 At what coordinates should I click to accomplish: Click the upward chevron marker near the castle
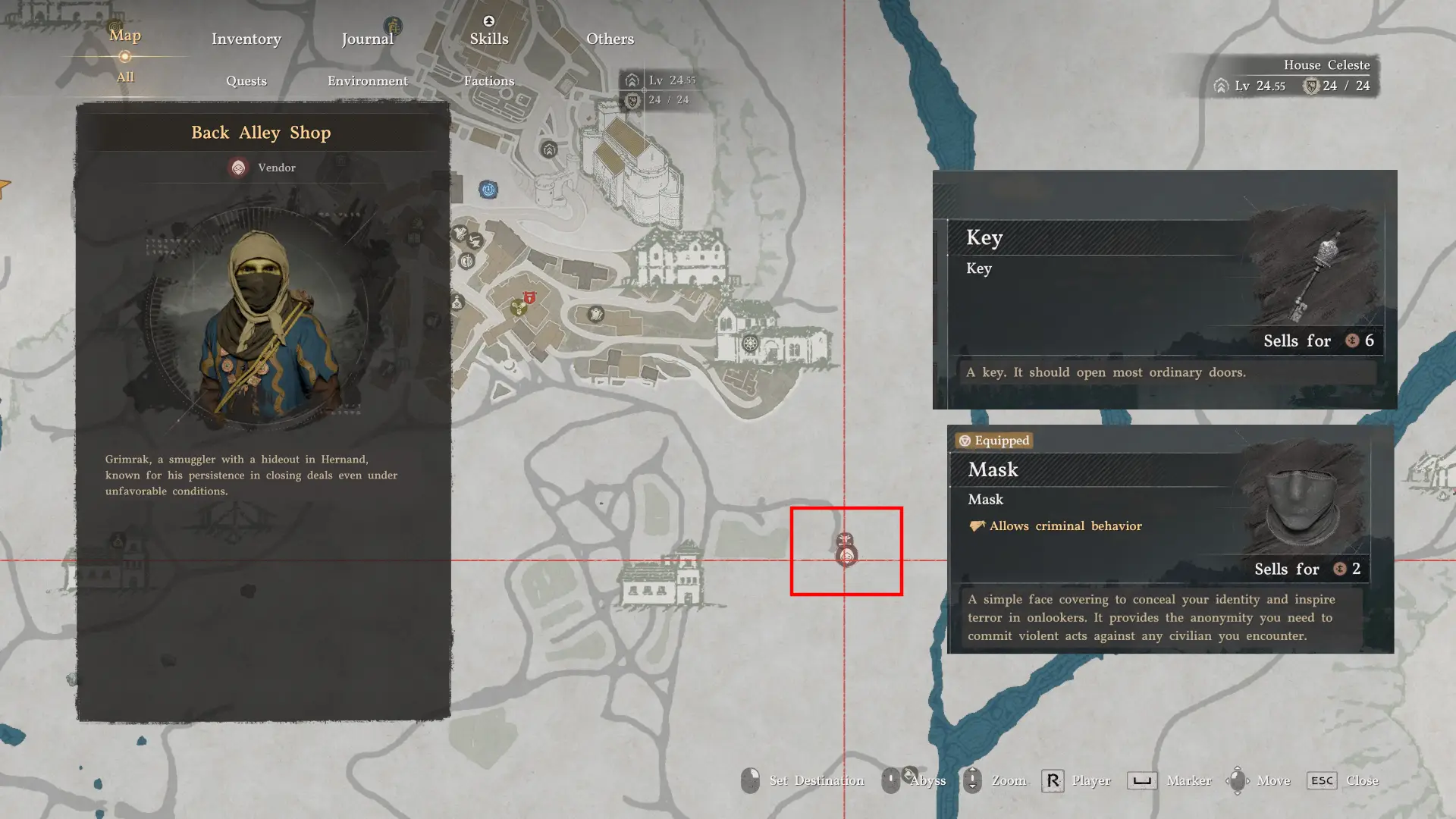[549, 149]
